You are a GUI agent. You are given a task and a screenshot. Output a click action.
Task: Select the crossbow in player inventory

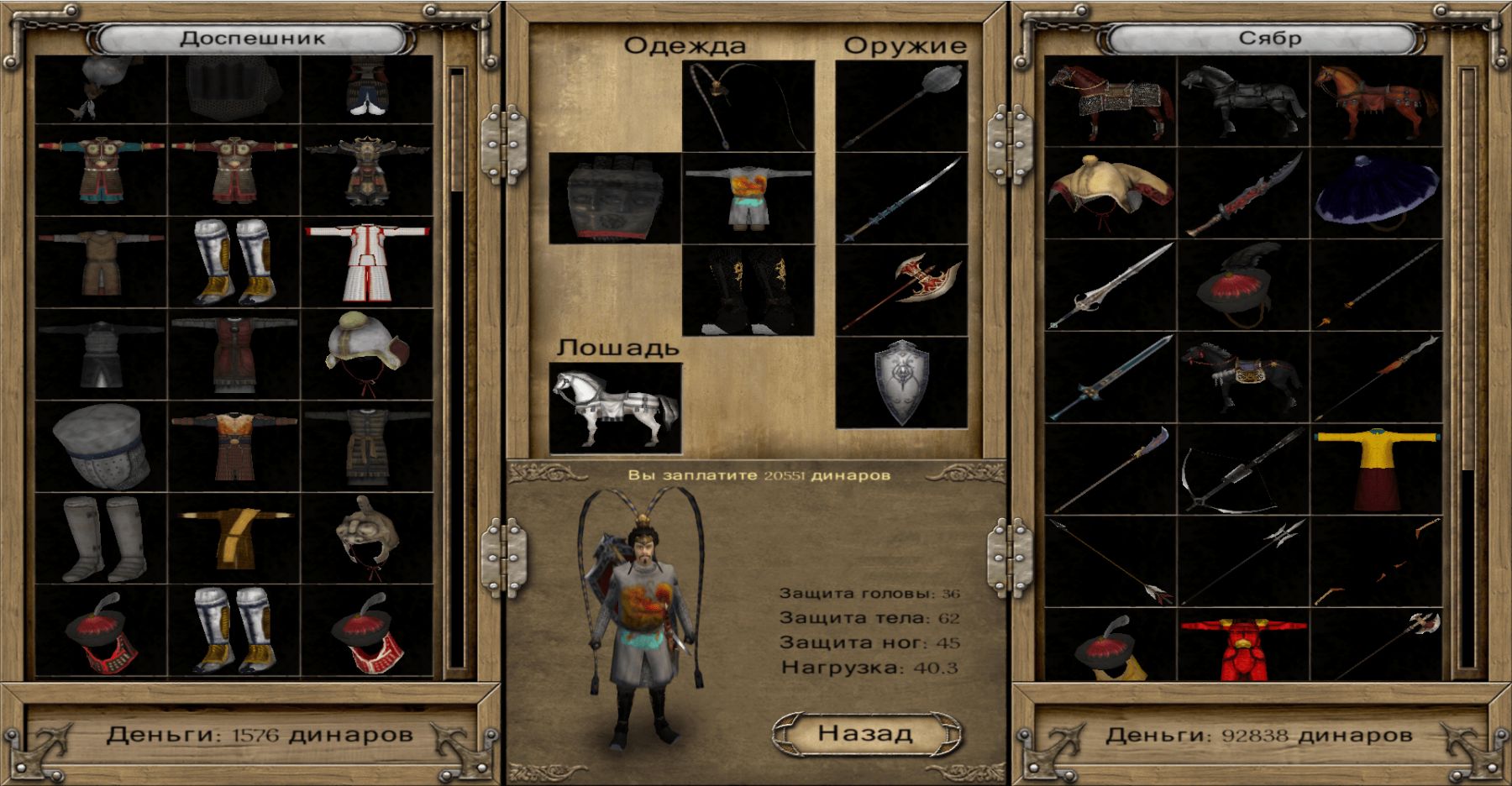point(1244,469)
